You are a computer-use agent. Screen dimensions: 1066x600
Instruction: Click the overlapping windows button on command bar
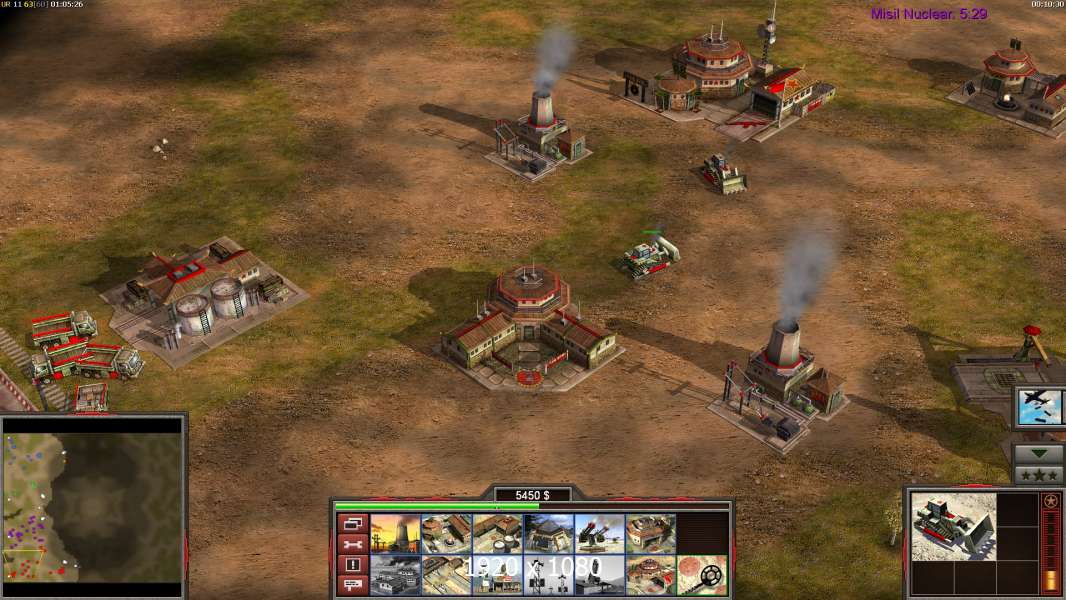352,523
